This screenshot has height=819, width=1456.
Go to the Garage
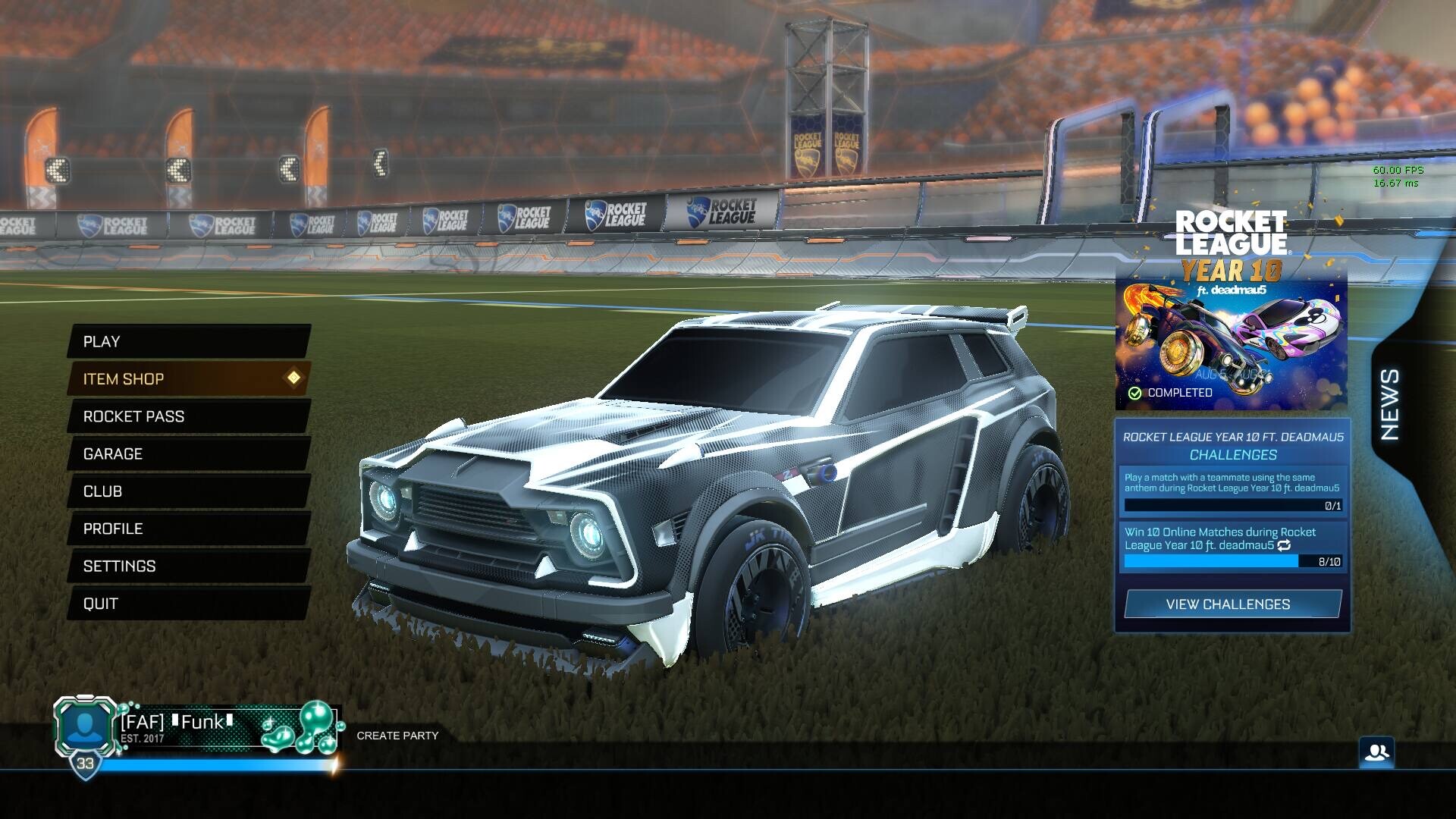[x=188, y=453]
